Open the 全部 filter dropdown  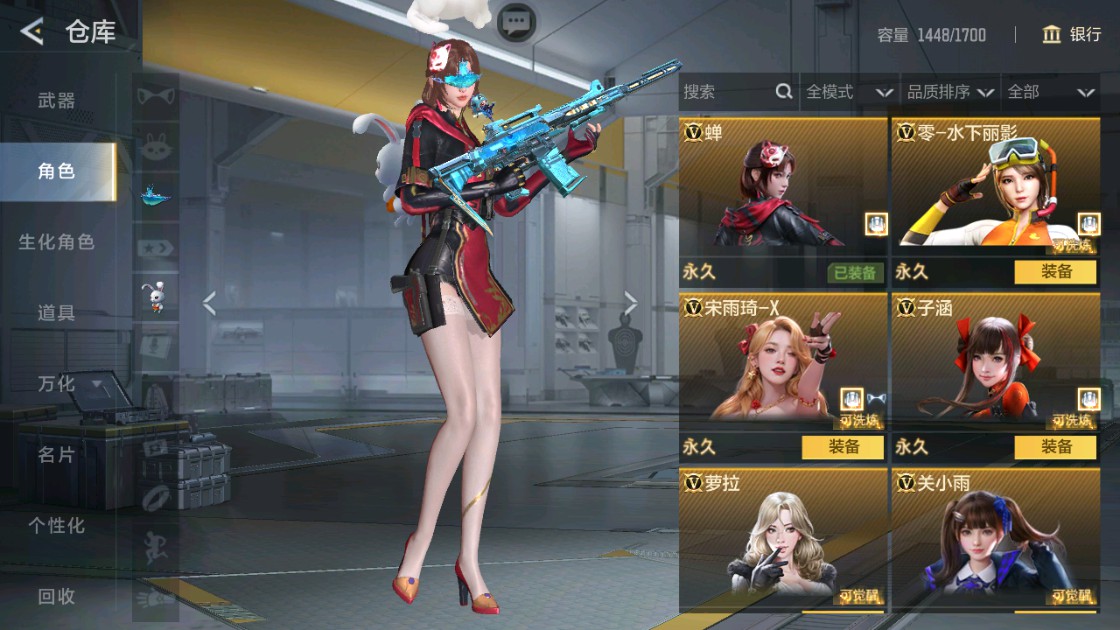click(1051, 92)
